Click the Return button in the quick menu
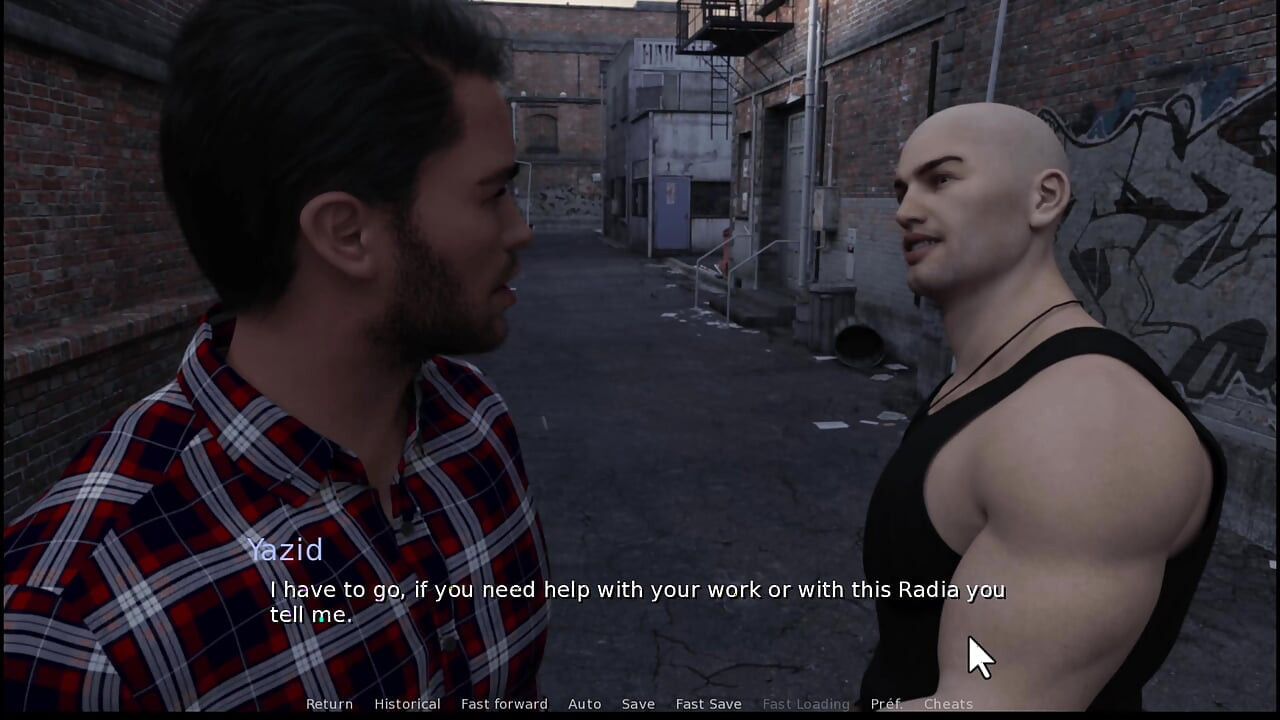Viewport: 1280px width, 720px height. click(x=329, y=704)
